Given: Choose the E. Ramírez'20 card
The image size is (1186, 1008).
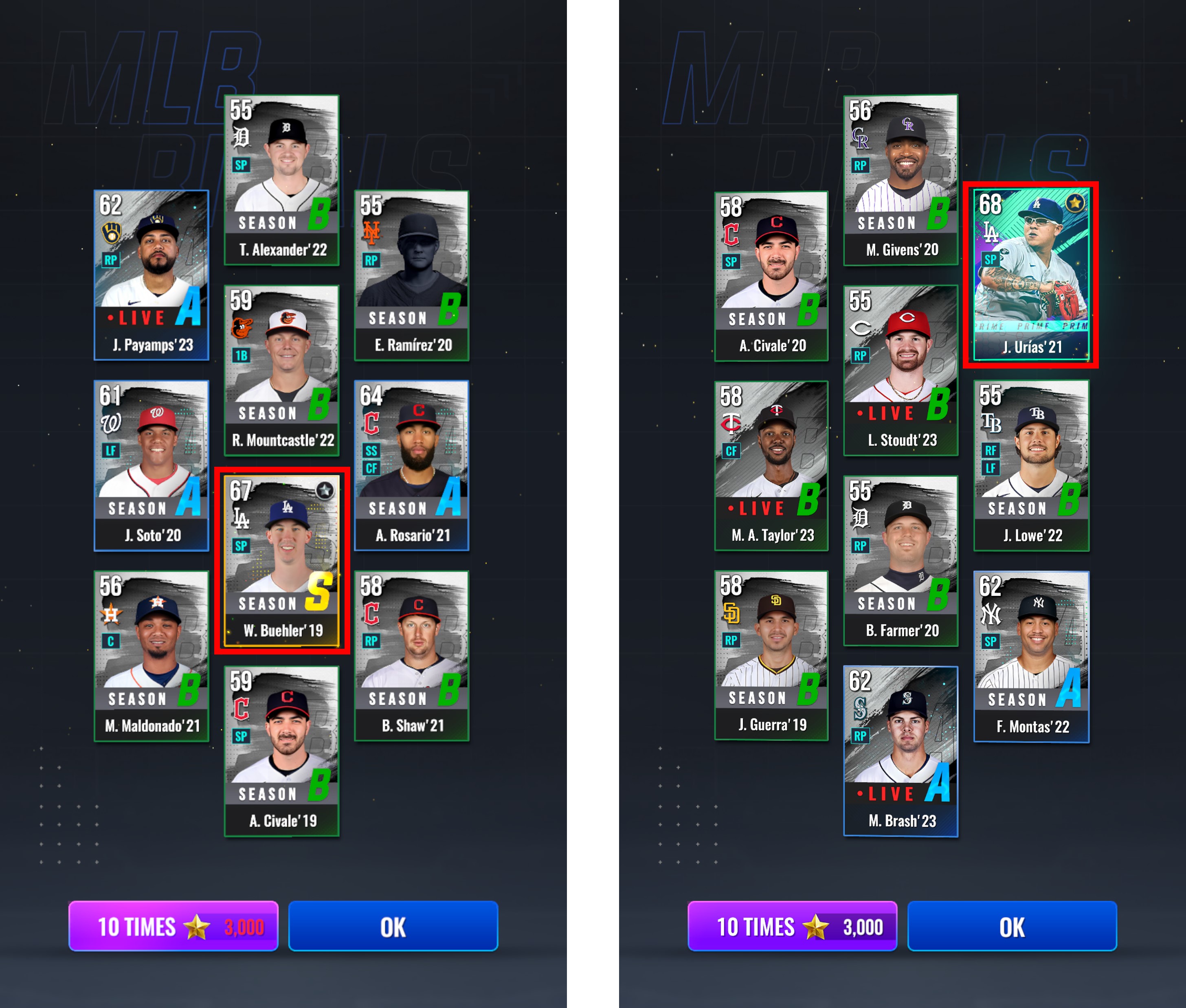Looking at the screenshot, I should pyautogui.click(x=411, y=275).
